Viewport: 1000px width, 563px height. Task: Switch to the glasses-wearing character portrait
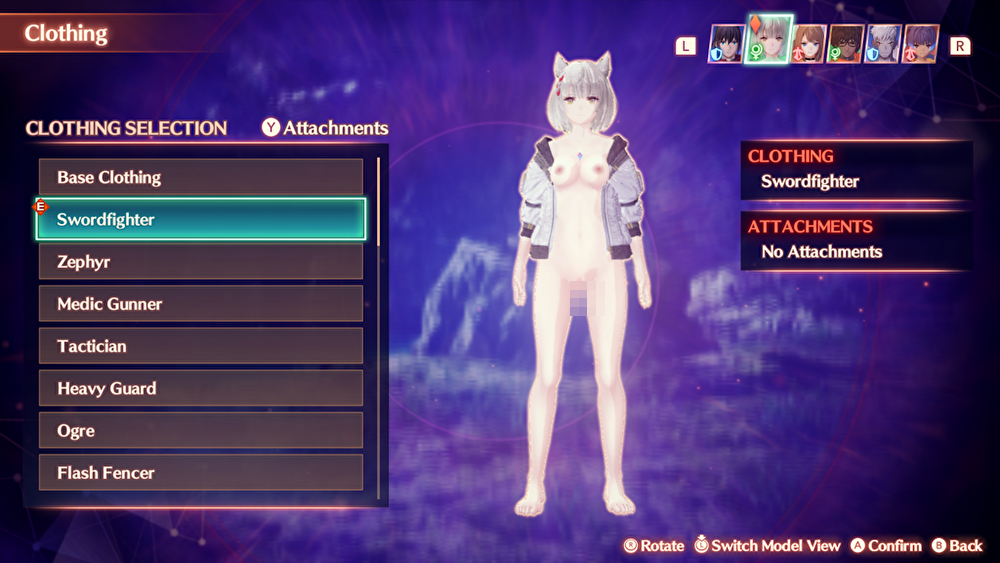coord(846,44)
